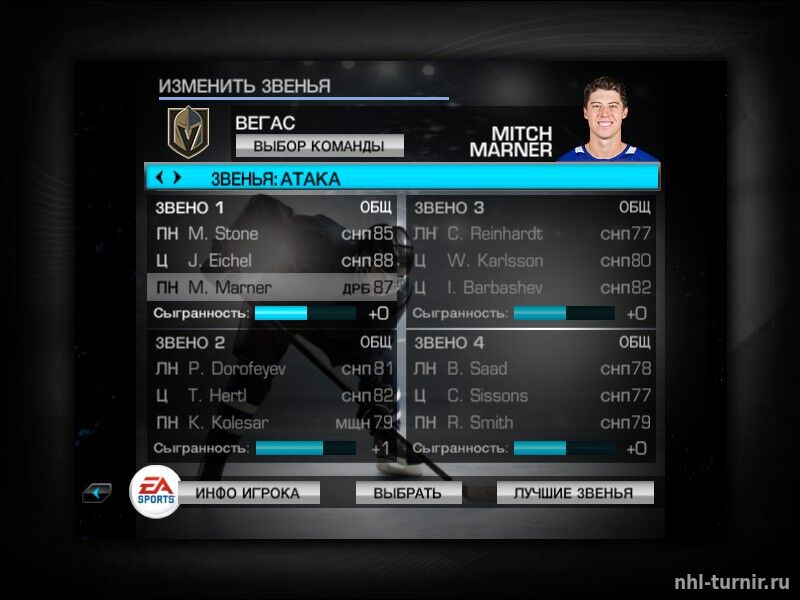800x600 pixels.
Task: Select the highlighted M. Marner row
Action: click(x=272, y=288)
